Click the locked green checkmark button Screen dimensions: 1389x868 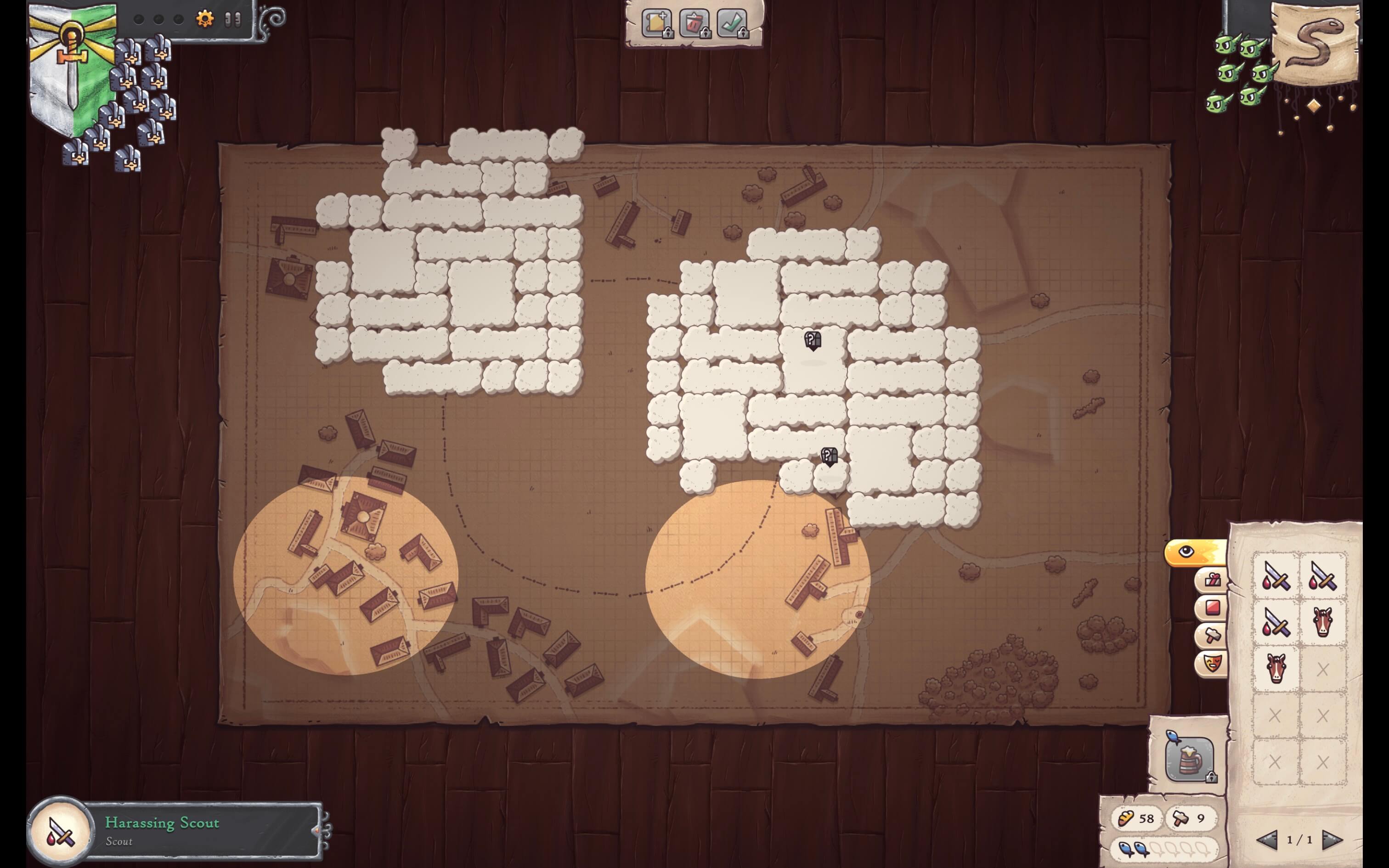click(x=732, y=23)
